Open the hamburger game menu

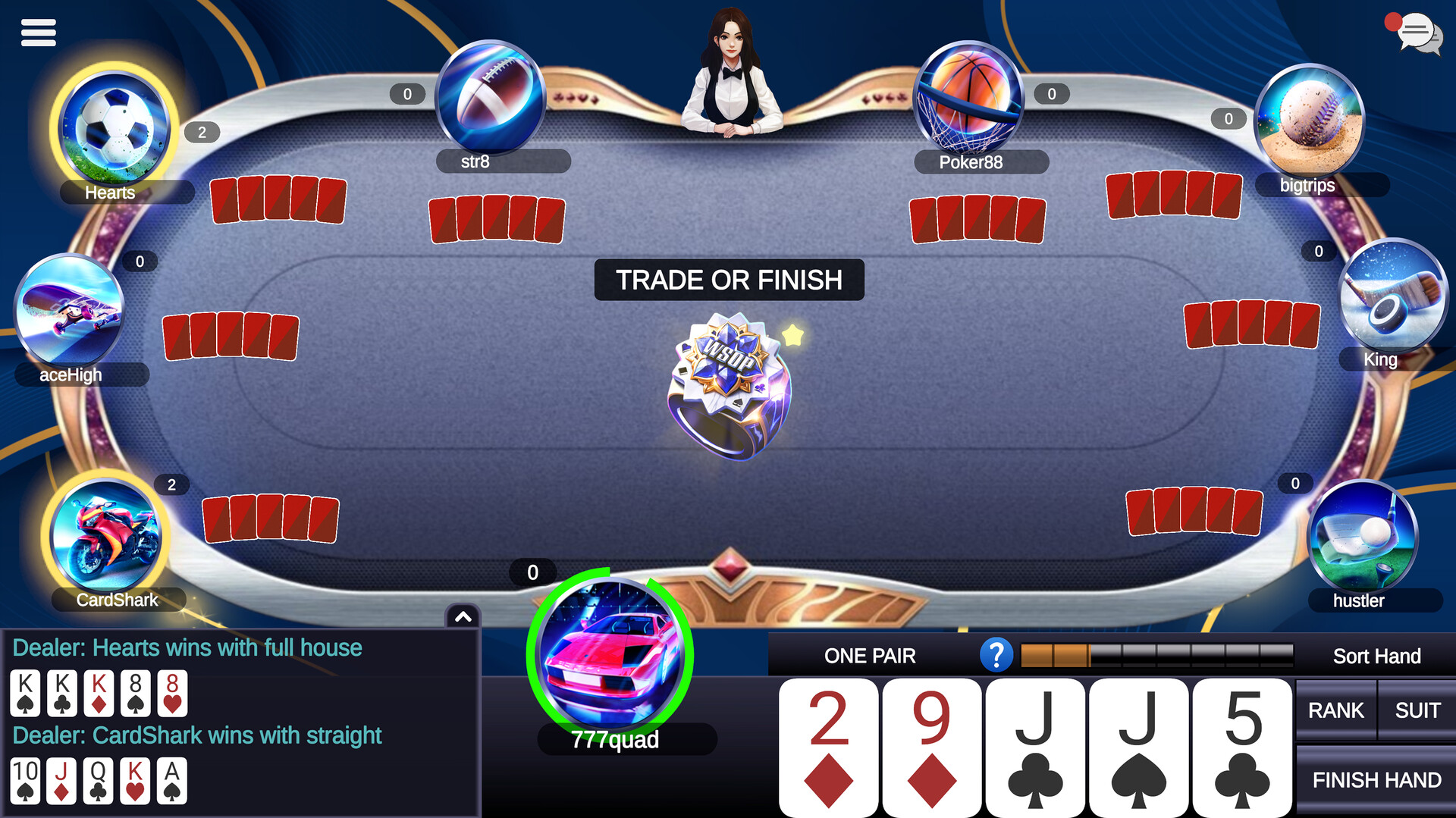39,33
